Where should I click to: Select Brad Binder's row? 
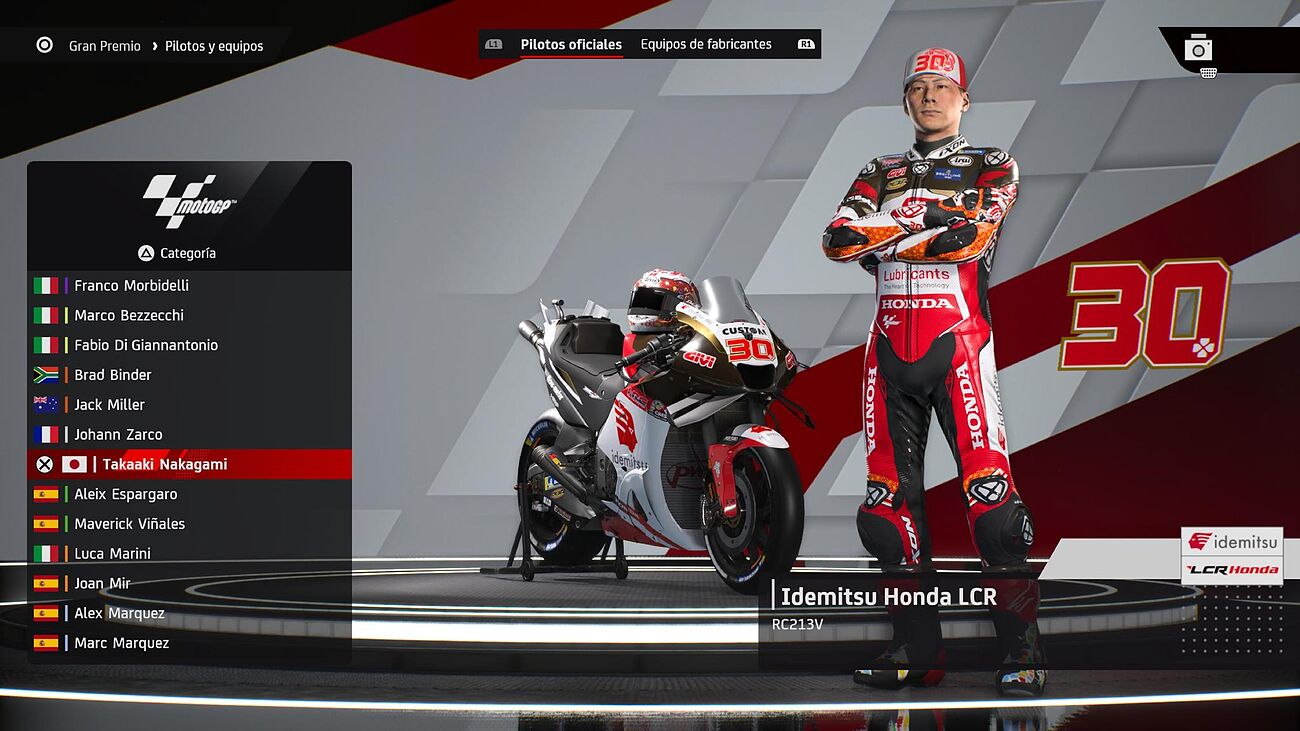coord(113,375)
